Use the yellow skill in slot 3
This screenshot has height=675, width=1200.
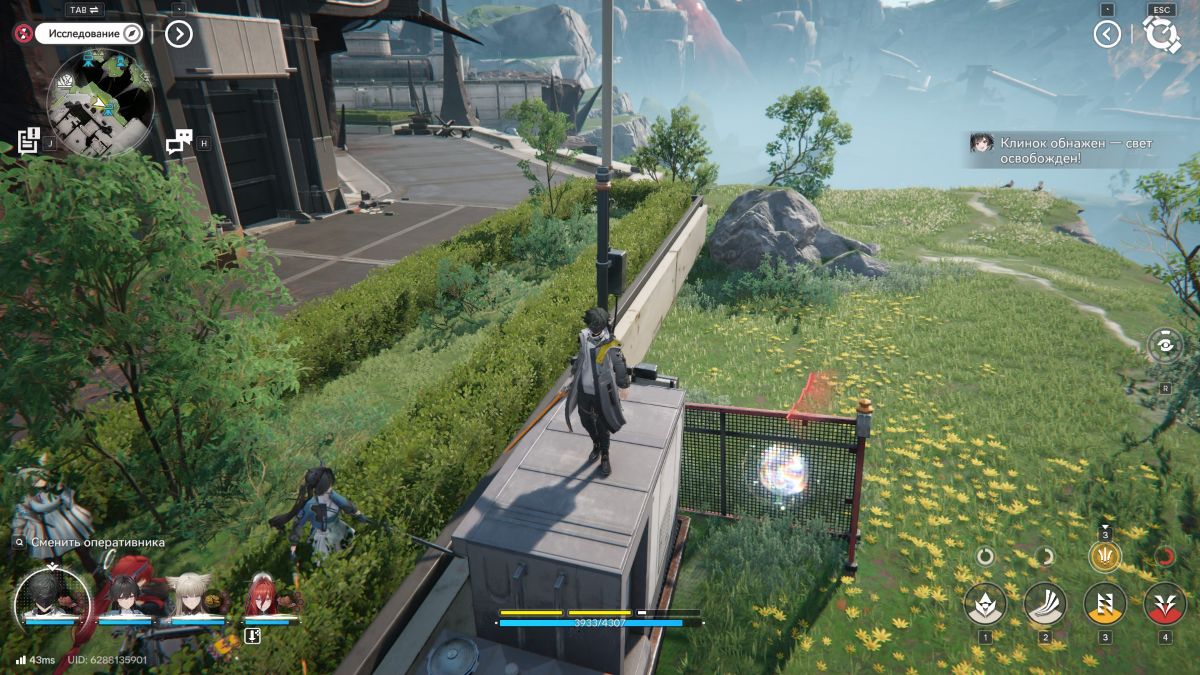(x=1105, y=603)
